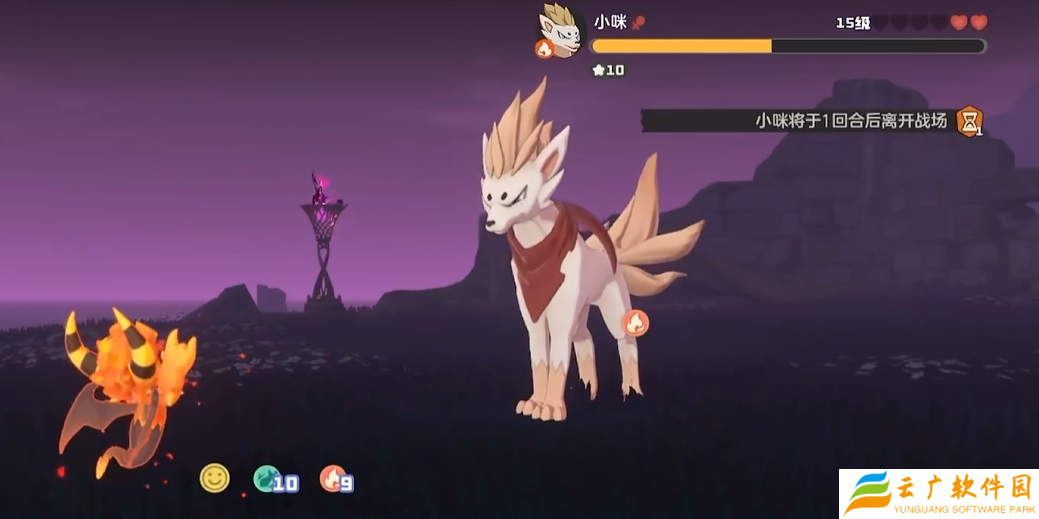Tap the fire status badge beside the fox
The height and width of the screenshot is (519, 1039).
point(635,322)
